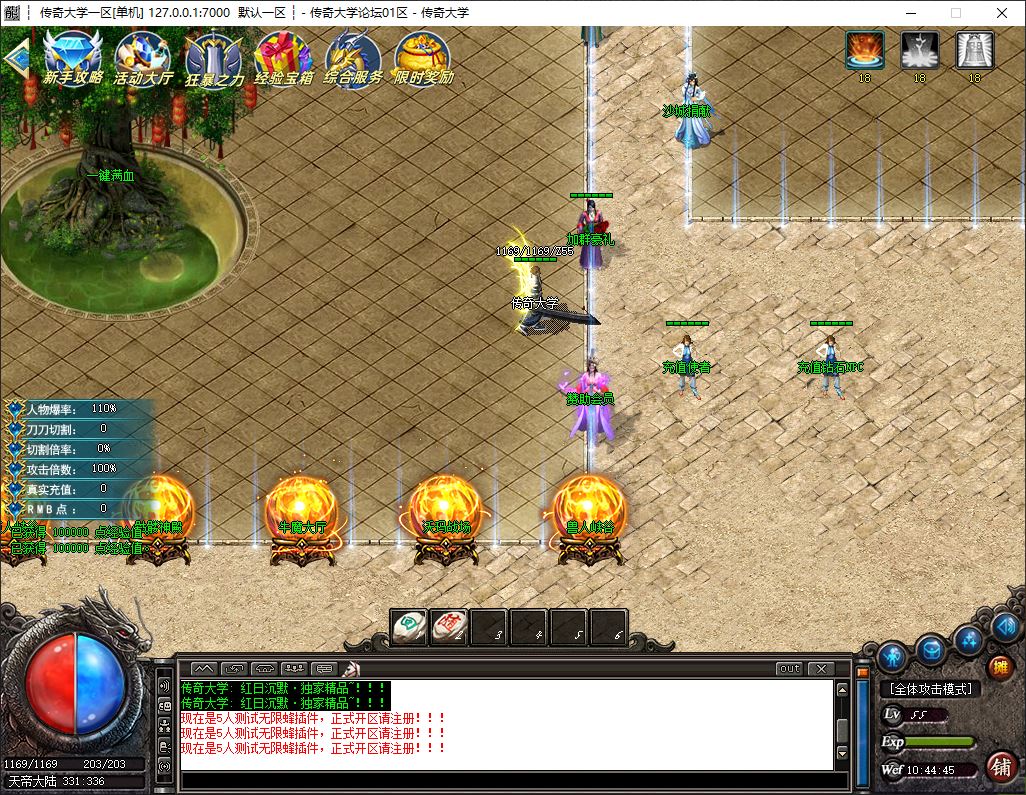Click the chat text input field
The width and height of the screenshot is (1026, 795).
(505, 780)
